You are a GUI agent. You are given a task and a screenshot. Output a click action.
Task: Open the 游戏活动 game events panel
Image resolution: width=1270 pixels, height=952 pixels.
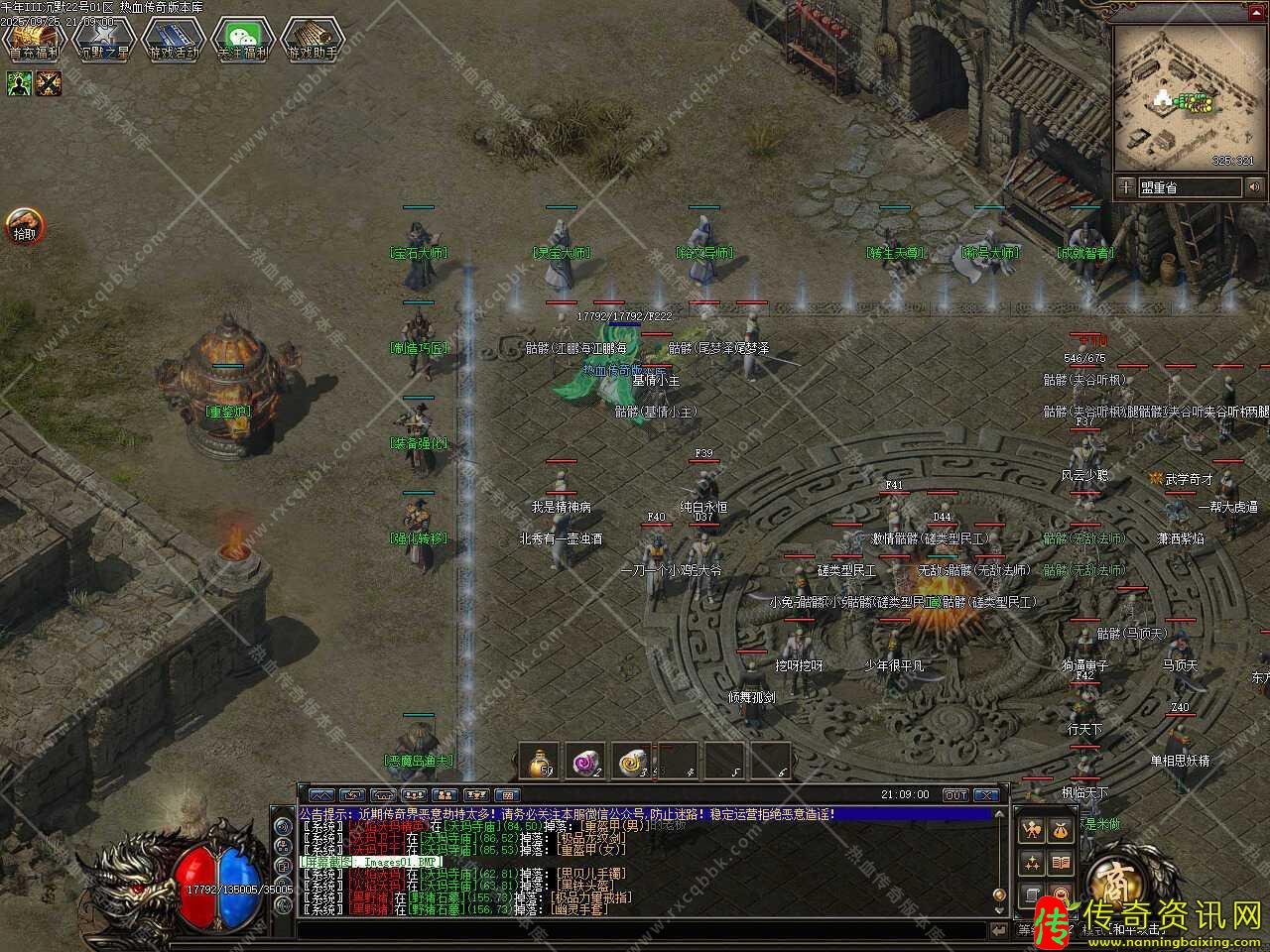174,40
